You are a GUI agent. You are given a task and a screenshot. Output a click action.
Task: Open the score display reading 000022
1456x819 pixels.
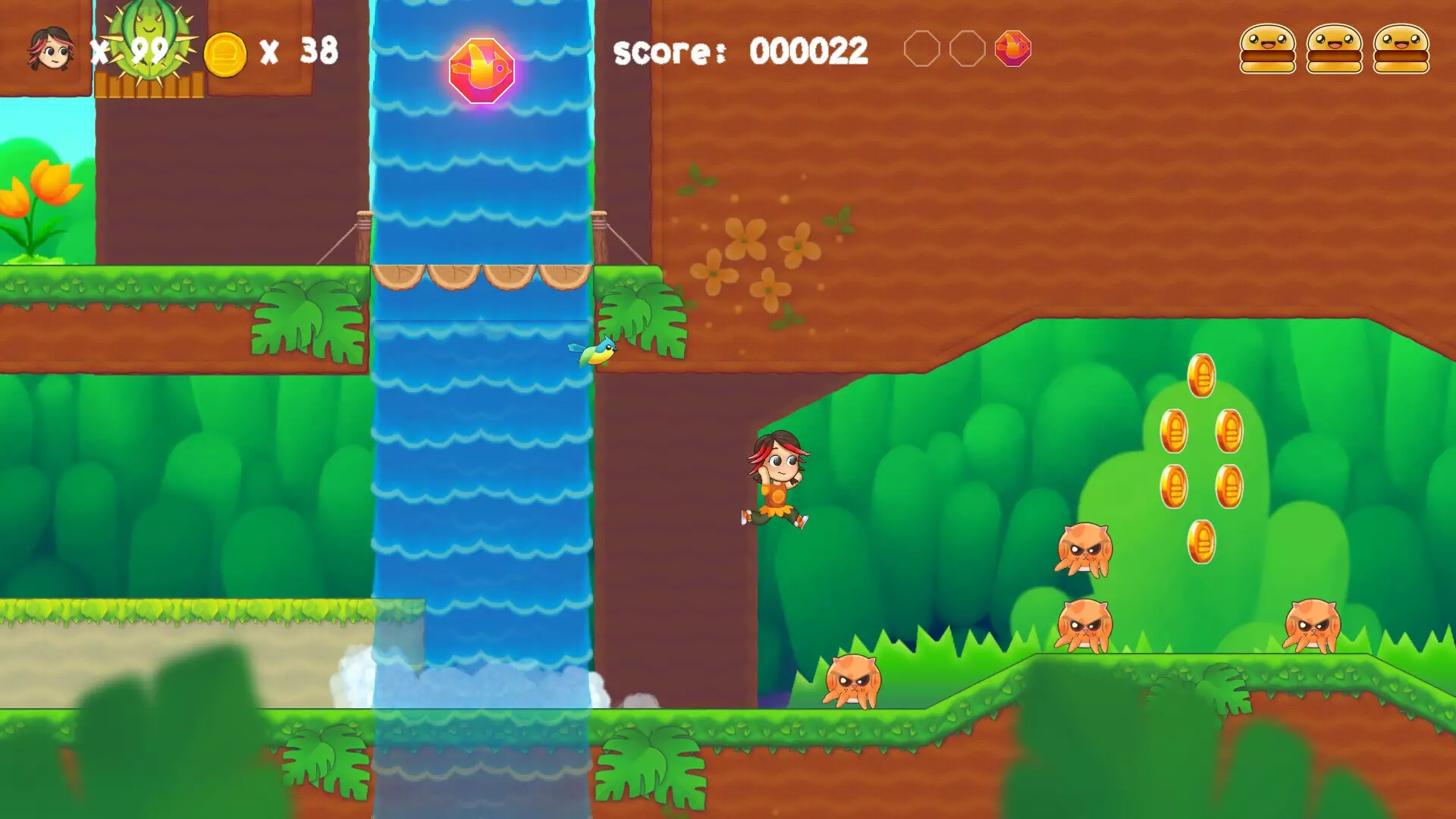point(739,49)
